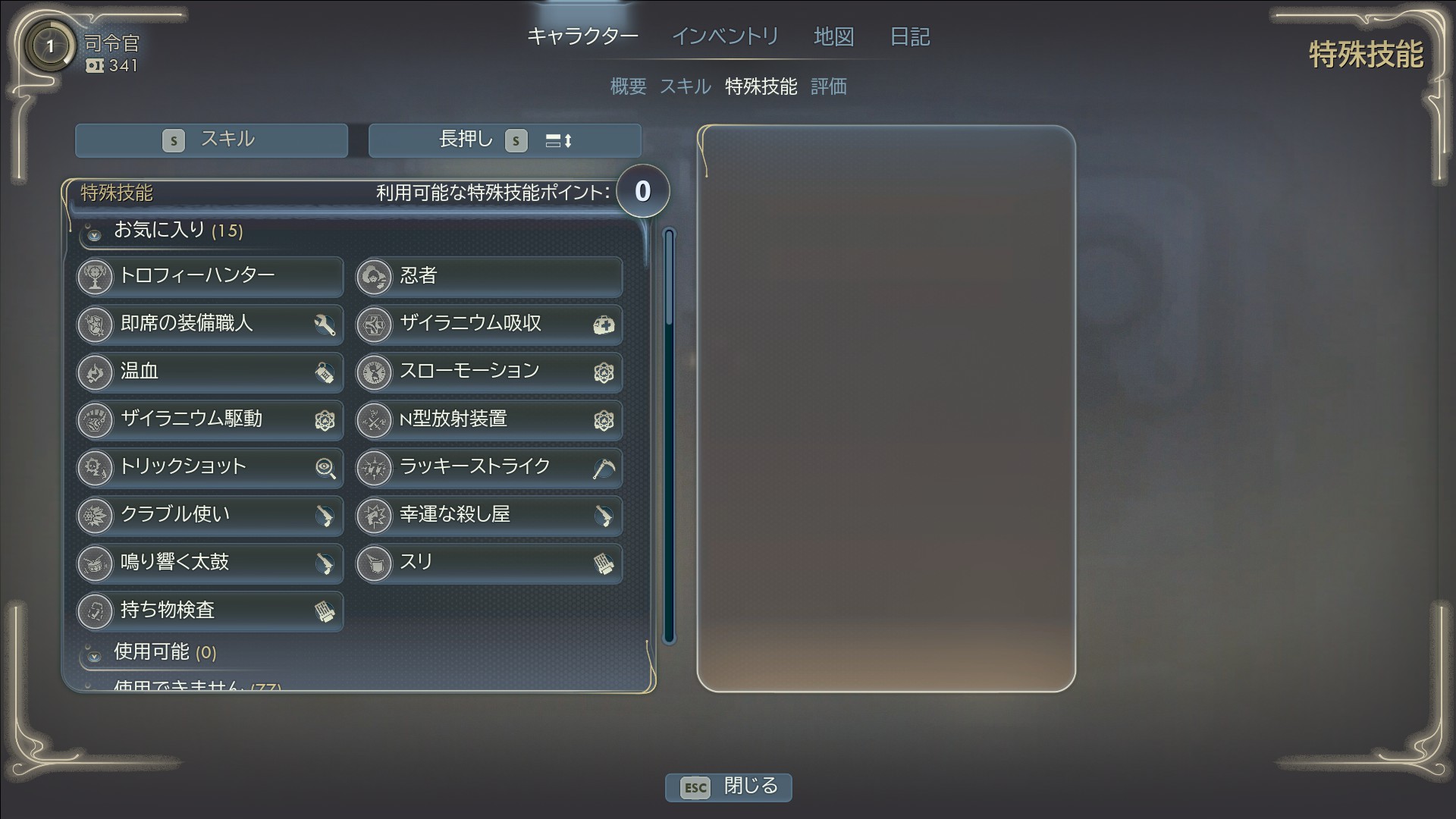Select the ザイラニウム吸収 perk
This screenshot has height=819, width=1456.
pyautogui.click(x=488, y=324)
